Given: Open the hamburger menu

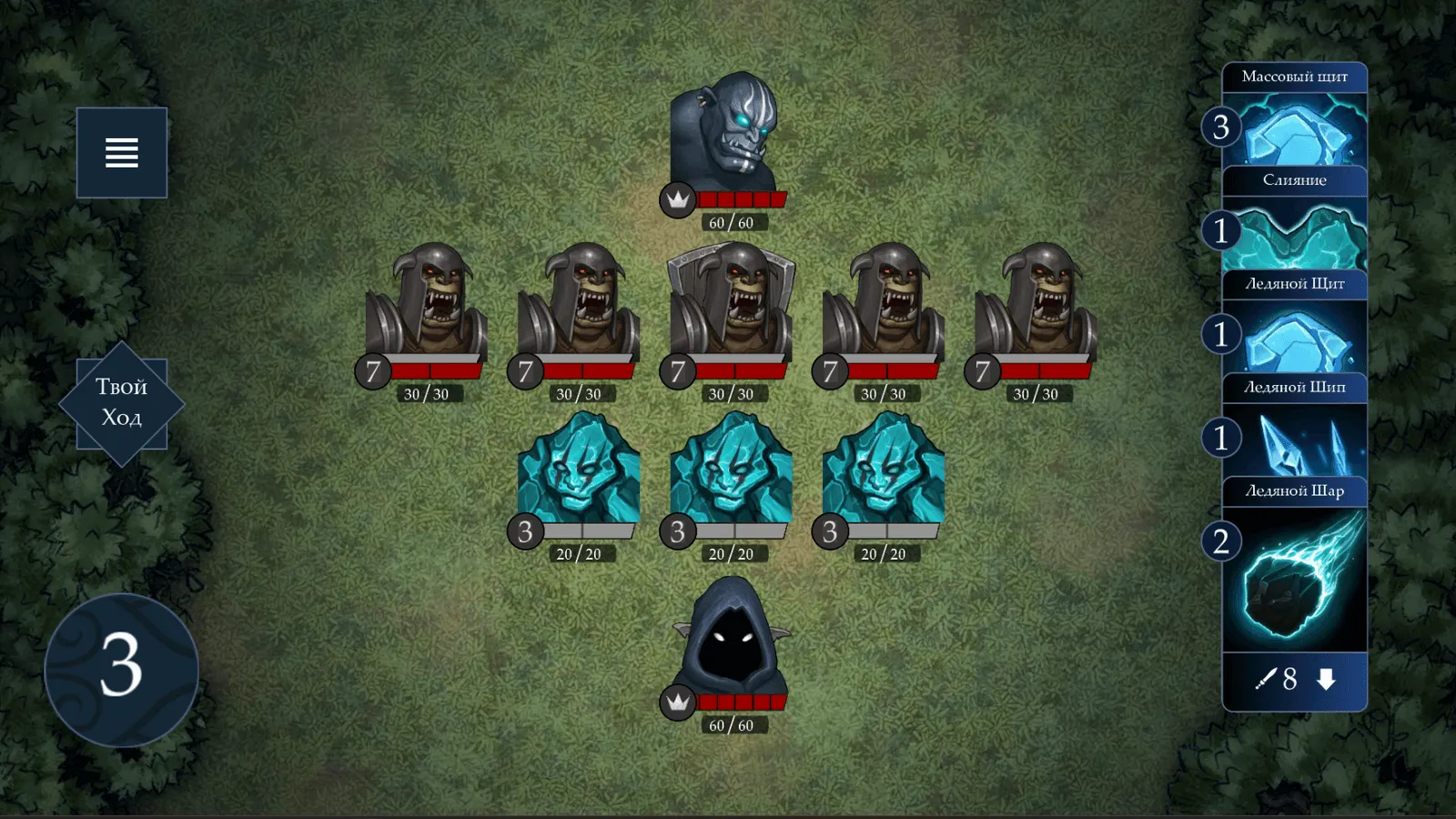Looking at the screenshot, I should [122, 153].
